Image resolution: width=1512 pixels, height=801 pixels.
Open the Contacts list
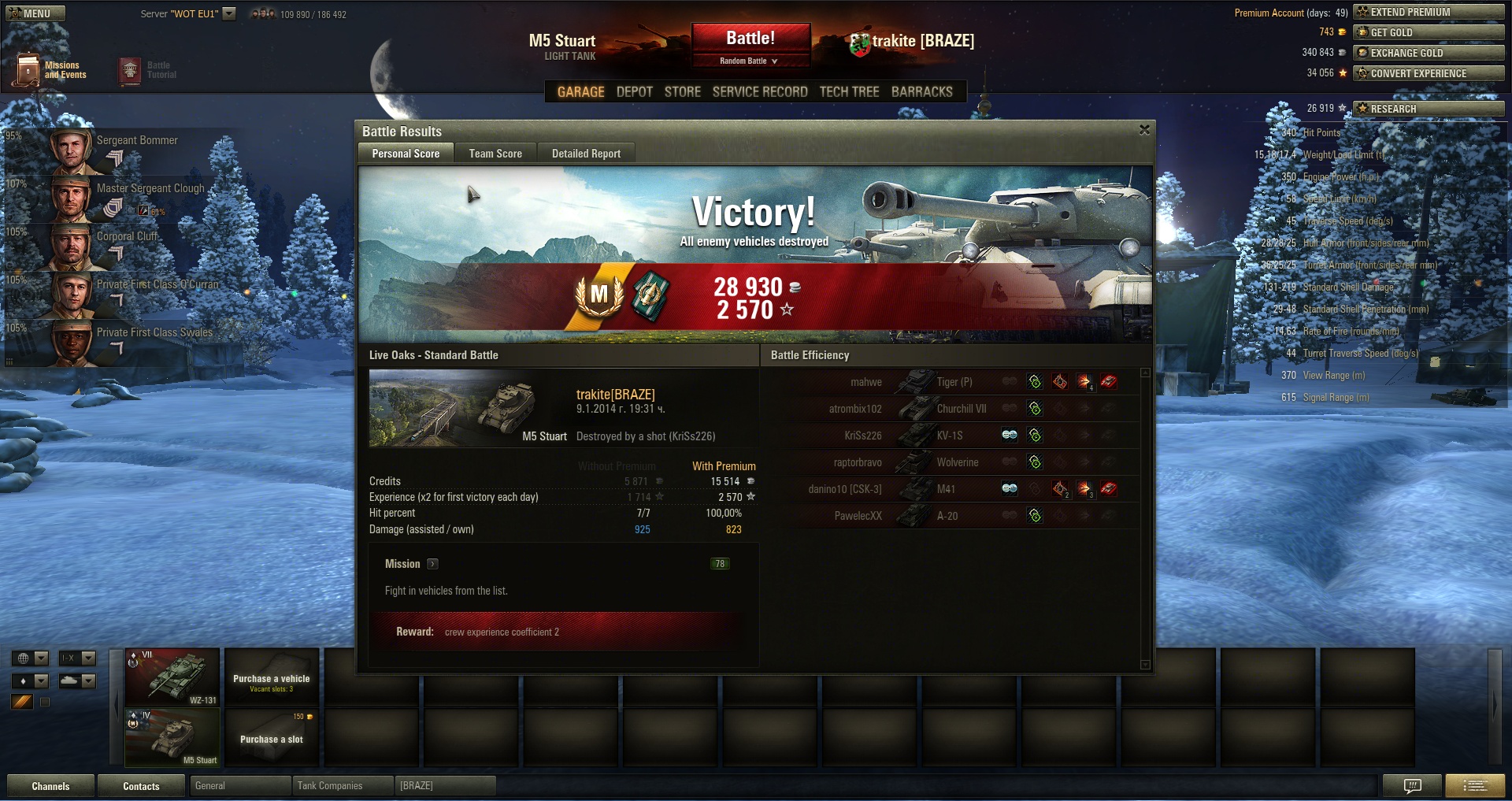point(141,786)
